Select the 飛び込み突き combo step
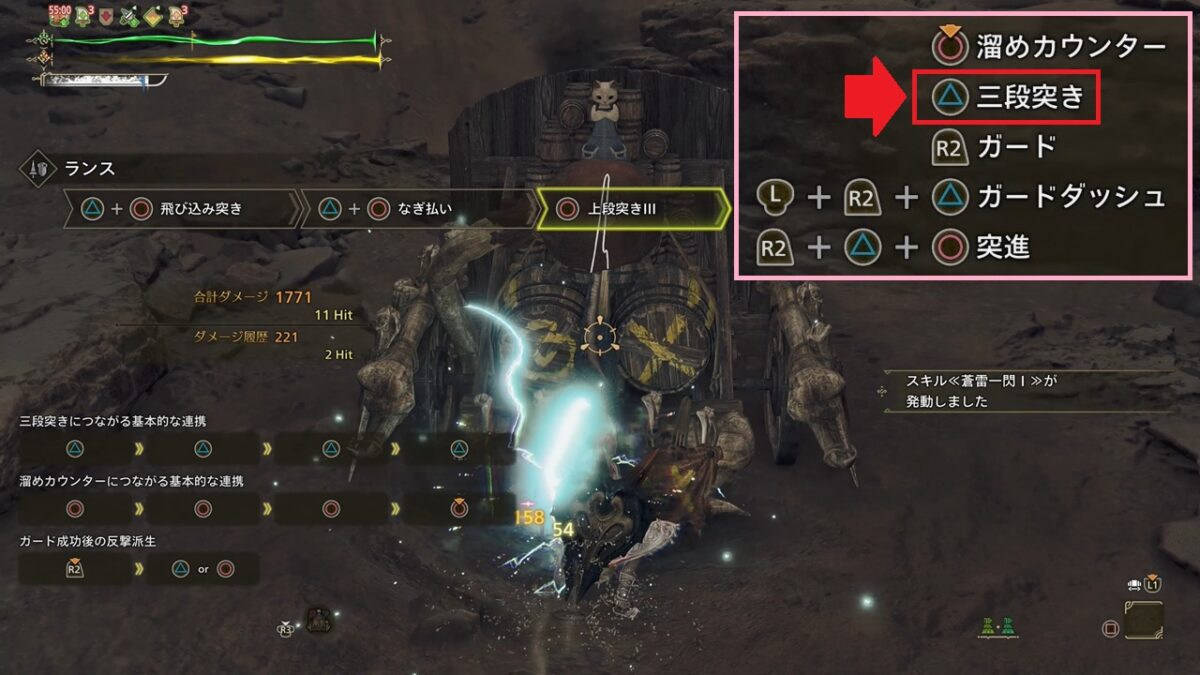This screenshot has height=675, width=1200. 180,209
